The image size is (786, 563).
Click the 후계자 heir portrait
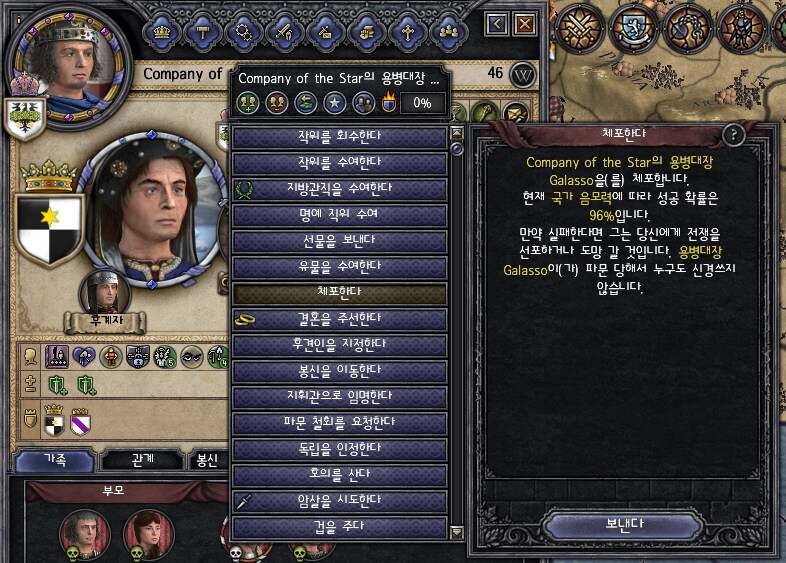[x=104, y=293]
